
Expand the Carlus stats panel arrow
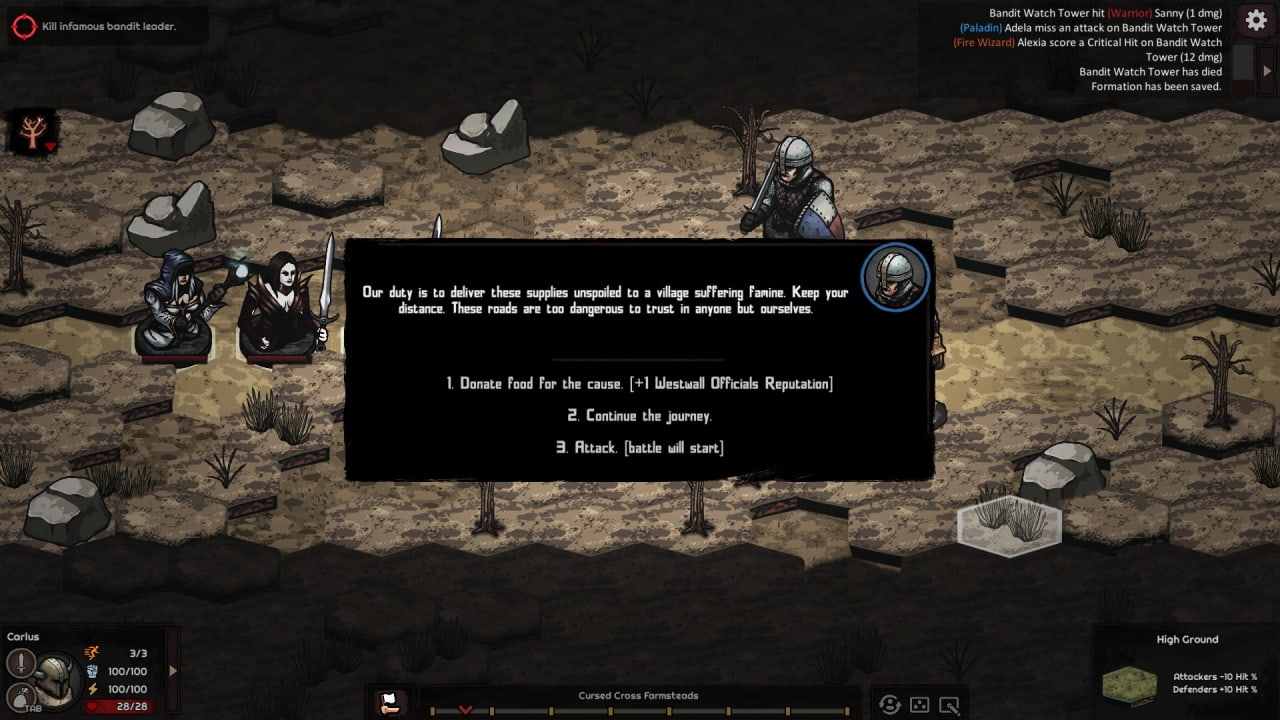pyautogui.click(x=173, y=671)
